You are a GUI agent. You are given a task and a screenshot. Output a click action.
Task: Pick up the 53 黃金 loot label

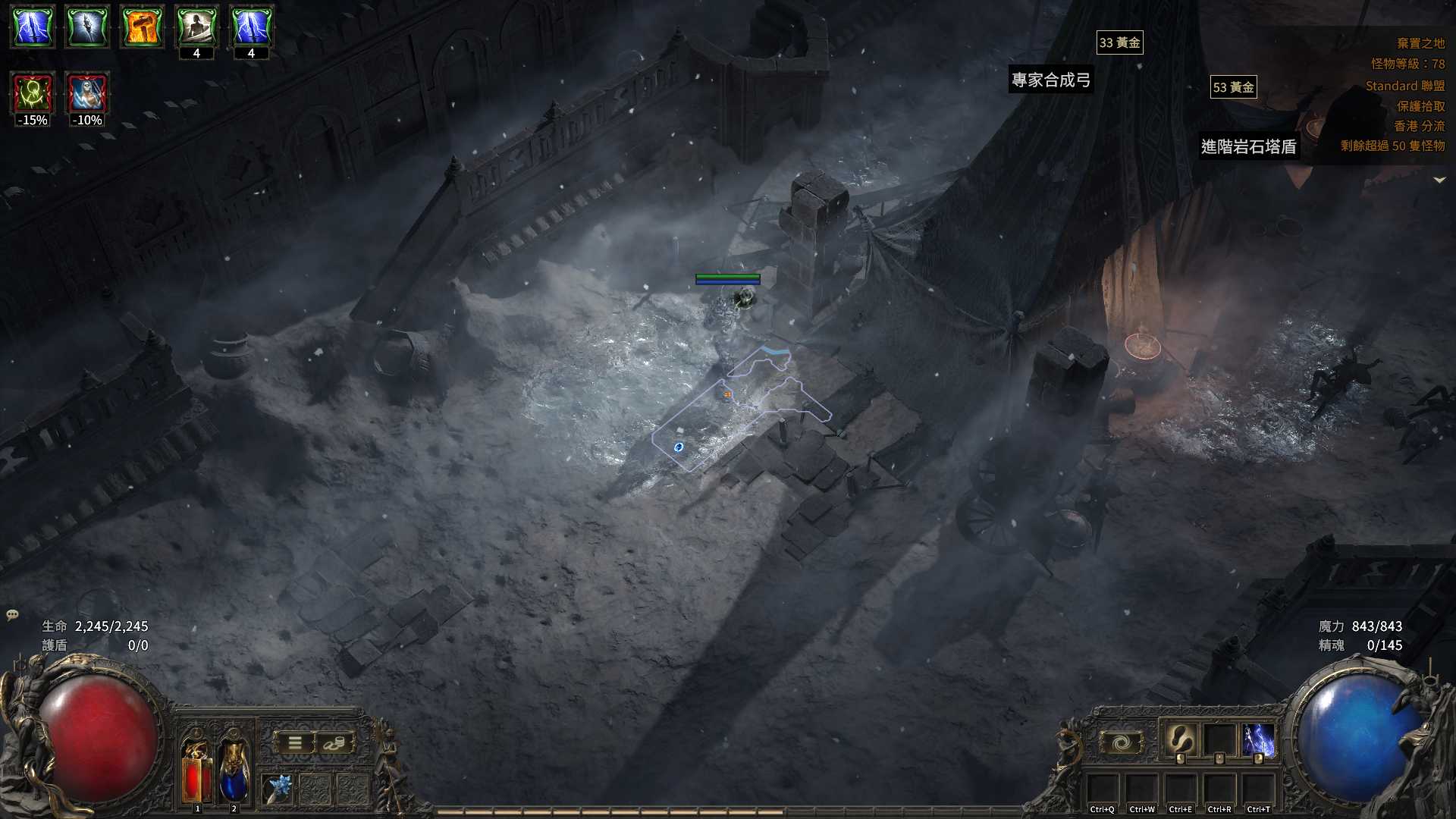[1233, 87]
